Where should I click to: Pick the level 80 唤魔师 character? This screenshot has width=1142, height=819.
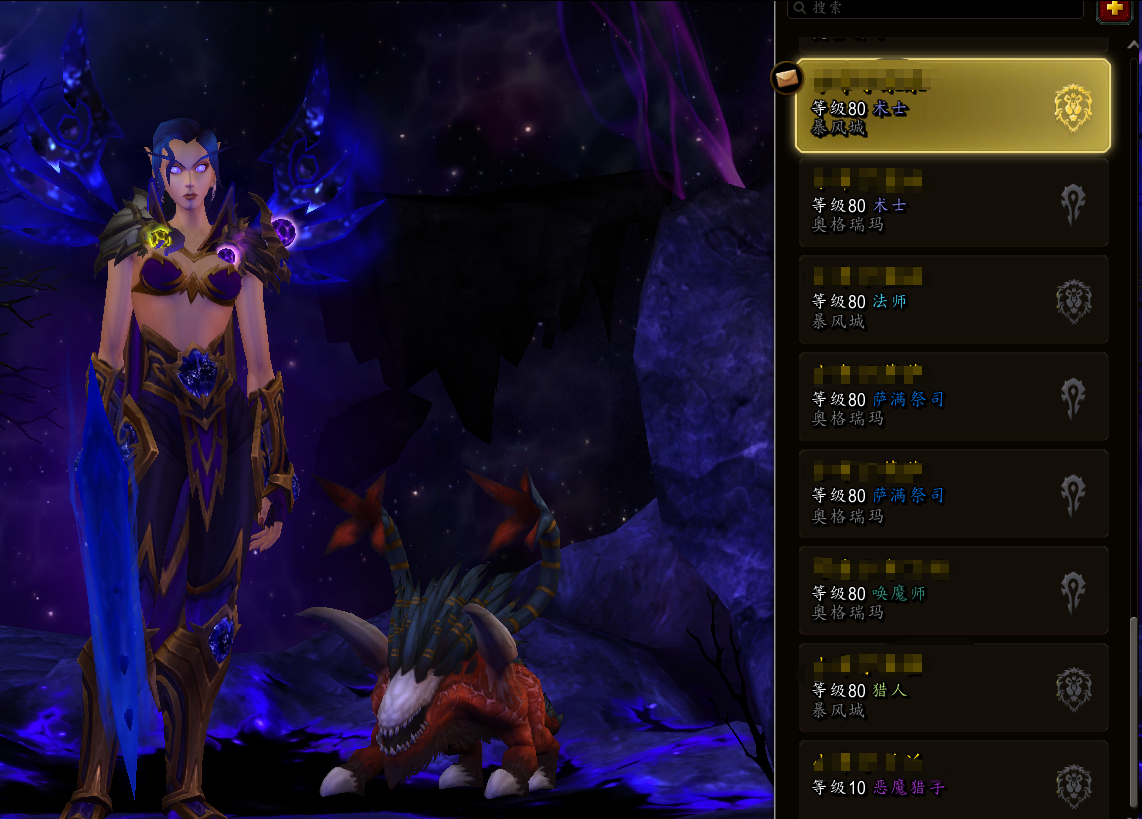pyautogui.click(x=952, y=591)
